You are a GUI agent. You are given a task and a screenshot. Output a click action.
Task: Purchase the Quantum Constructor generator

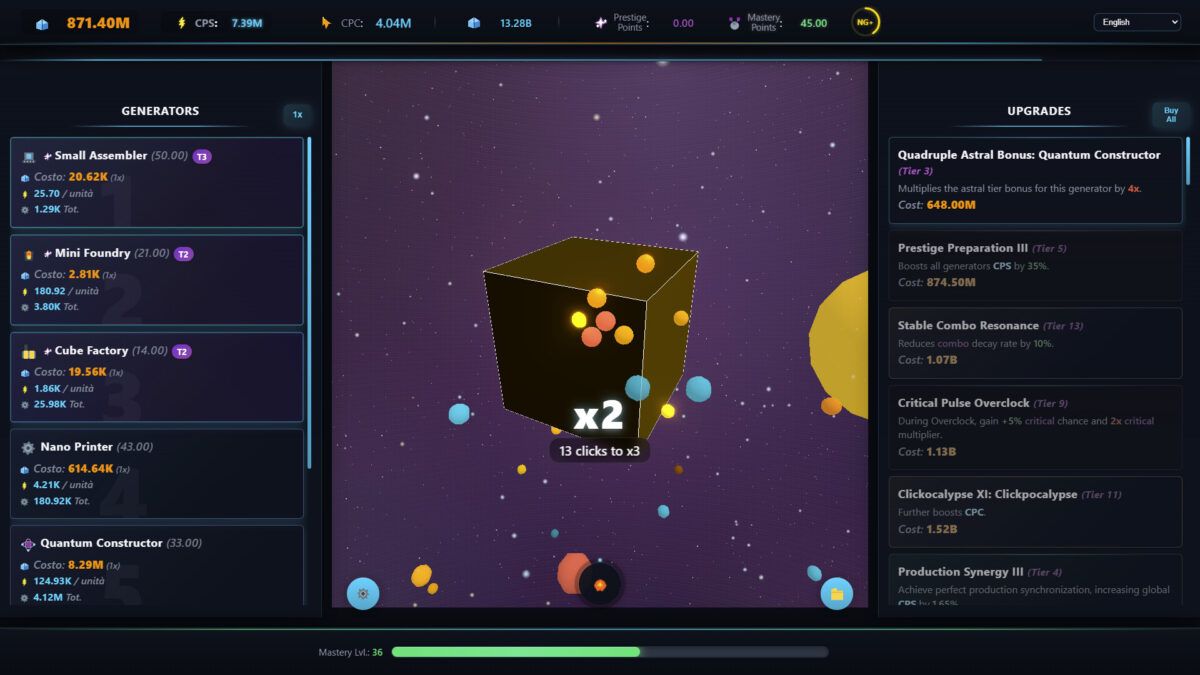tap(157, 565)
